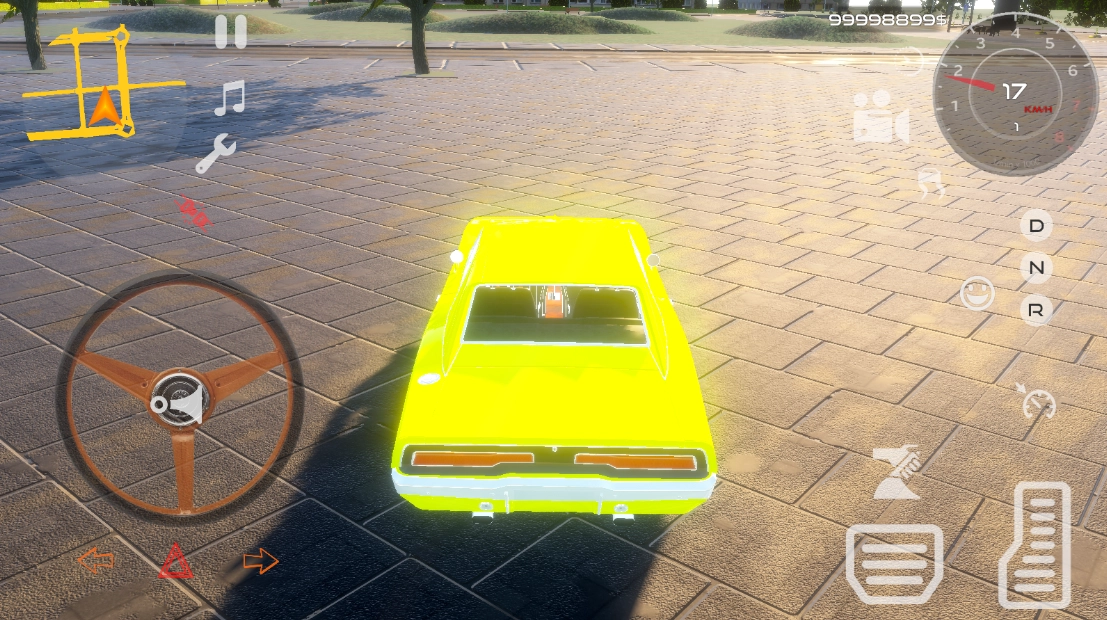Pause the game with the pause button

[231, 32]
